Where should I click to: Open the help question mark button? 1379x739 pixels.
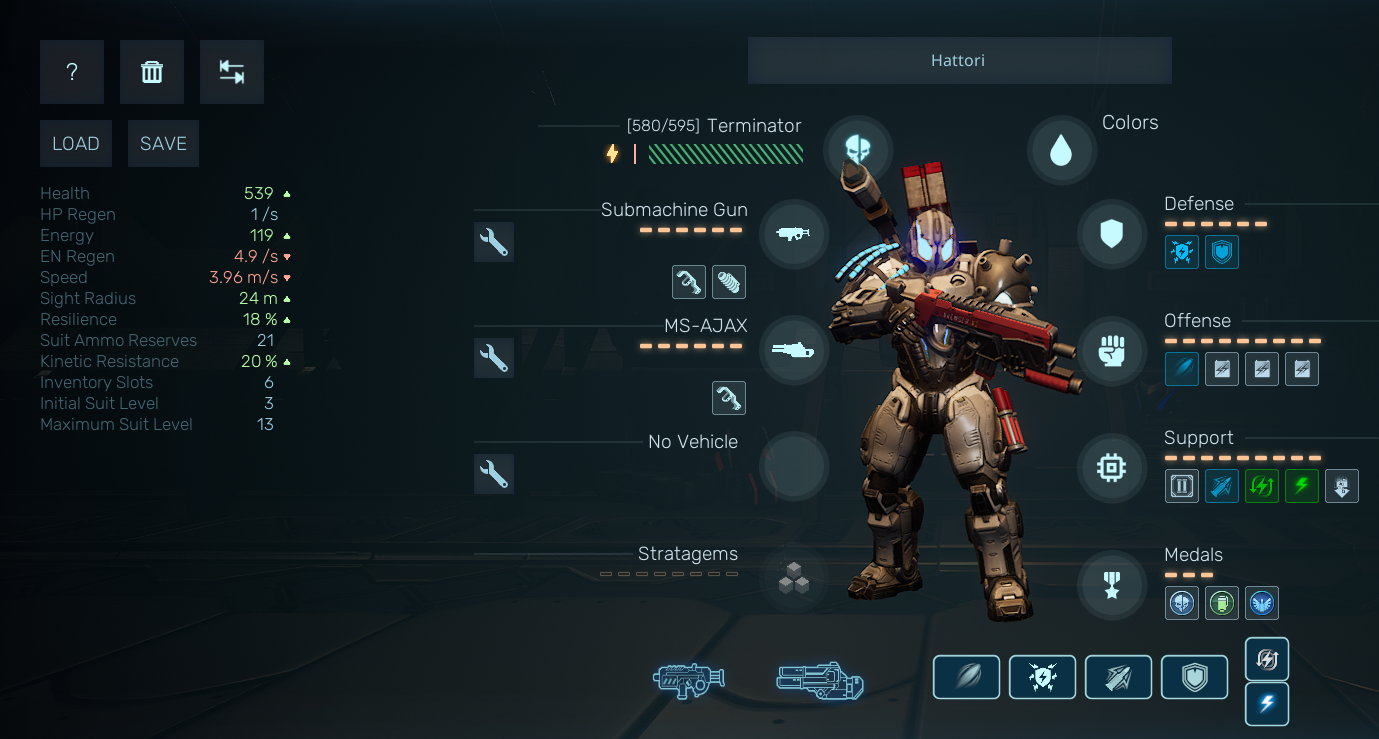click(72, 72)
